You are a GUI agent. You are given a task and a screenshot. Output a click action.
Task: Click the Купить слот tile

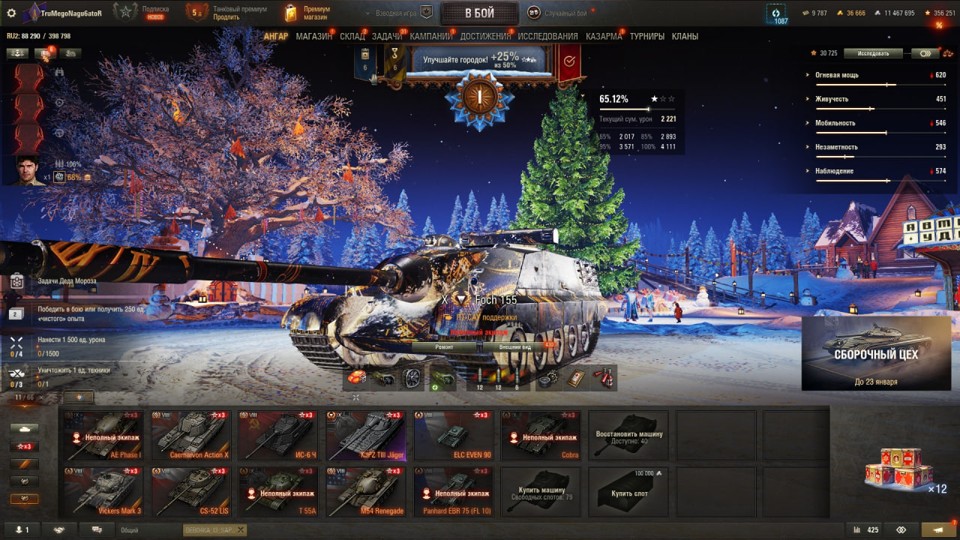[x=628, y=490]
